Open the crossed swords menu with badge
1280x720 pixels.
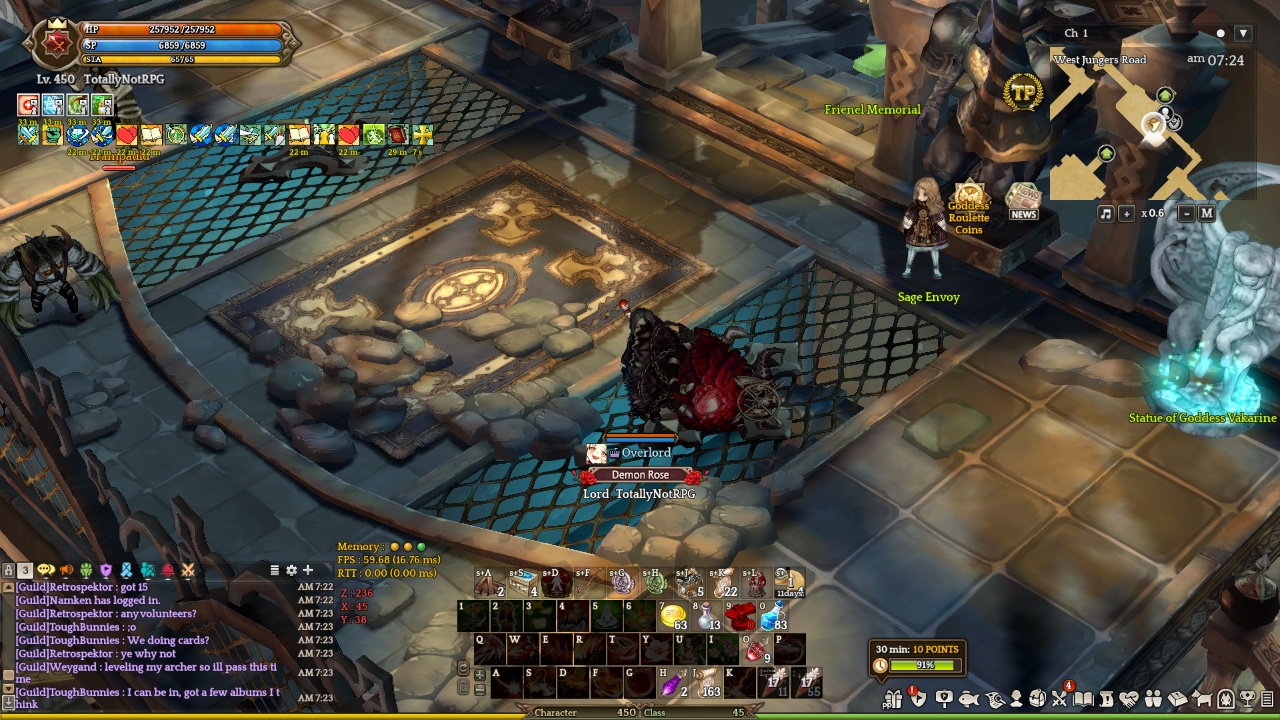(1060, 699)
